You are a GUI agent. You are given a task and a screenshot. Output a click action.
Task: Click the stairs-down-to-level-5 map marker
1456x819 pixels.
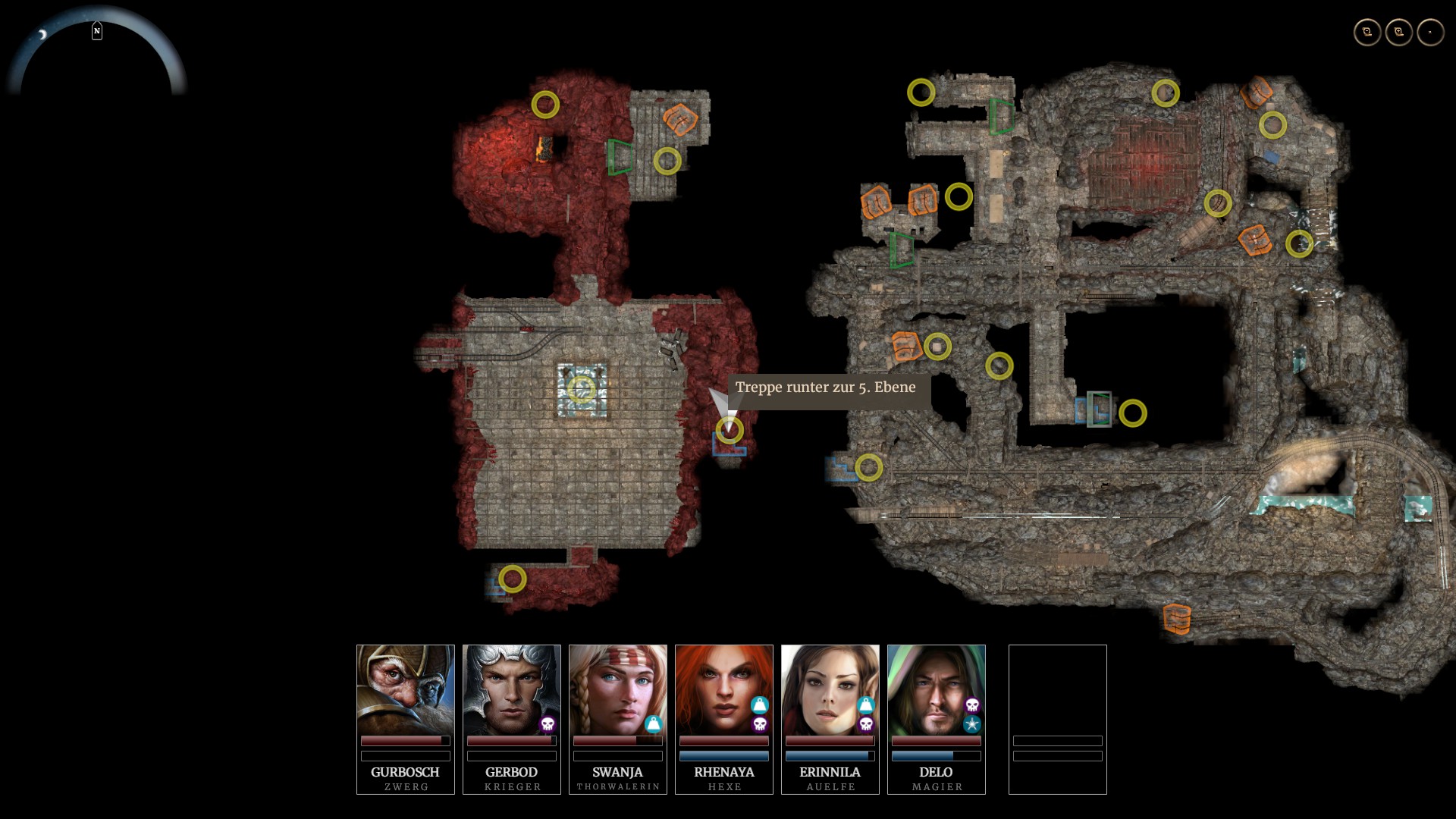[730, 430]
